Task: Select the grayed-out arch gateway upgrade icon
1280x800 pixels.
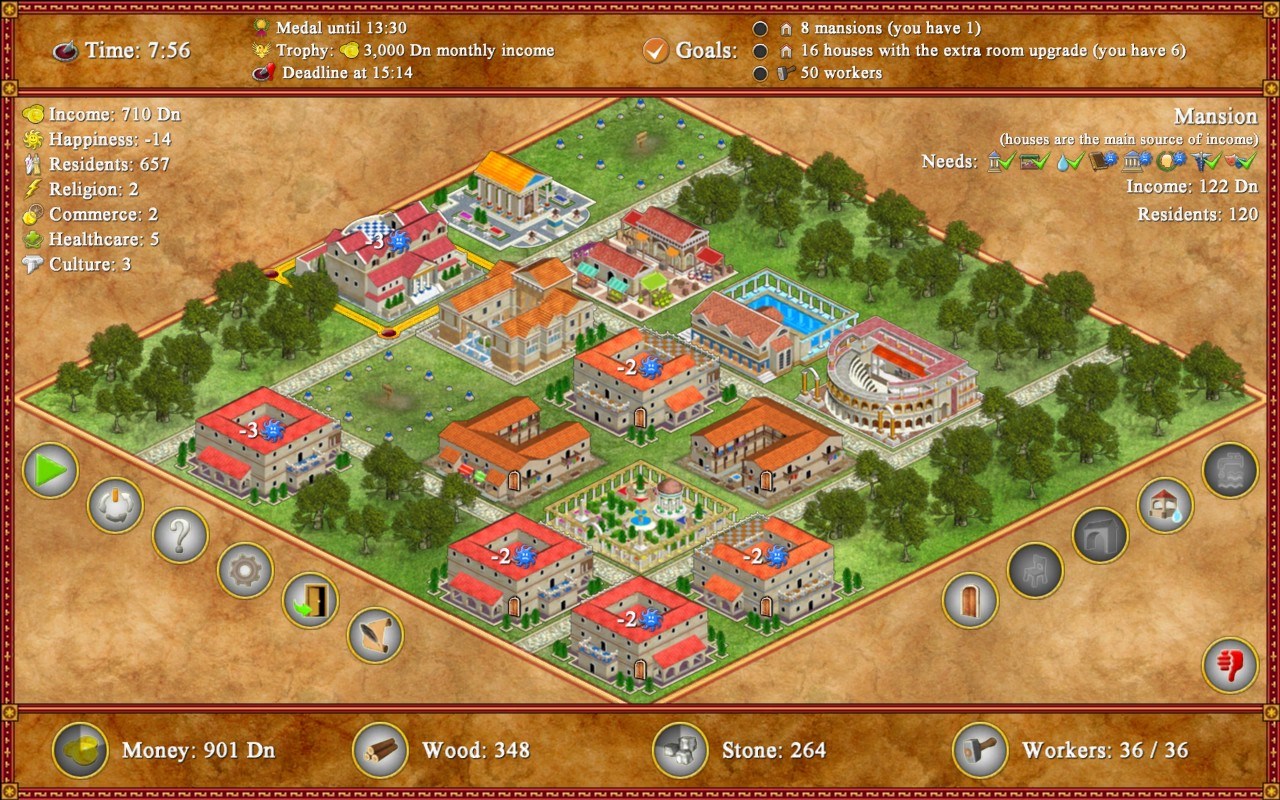Action: [1098, 533]
